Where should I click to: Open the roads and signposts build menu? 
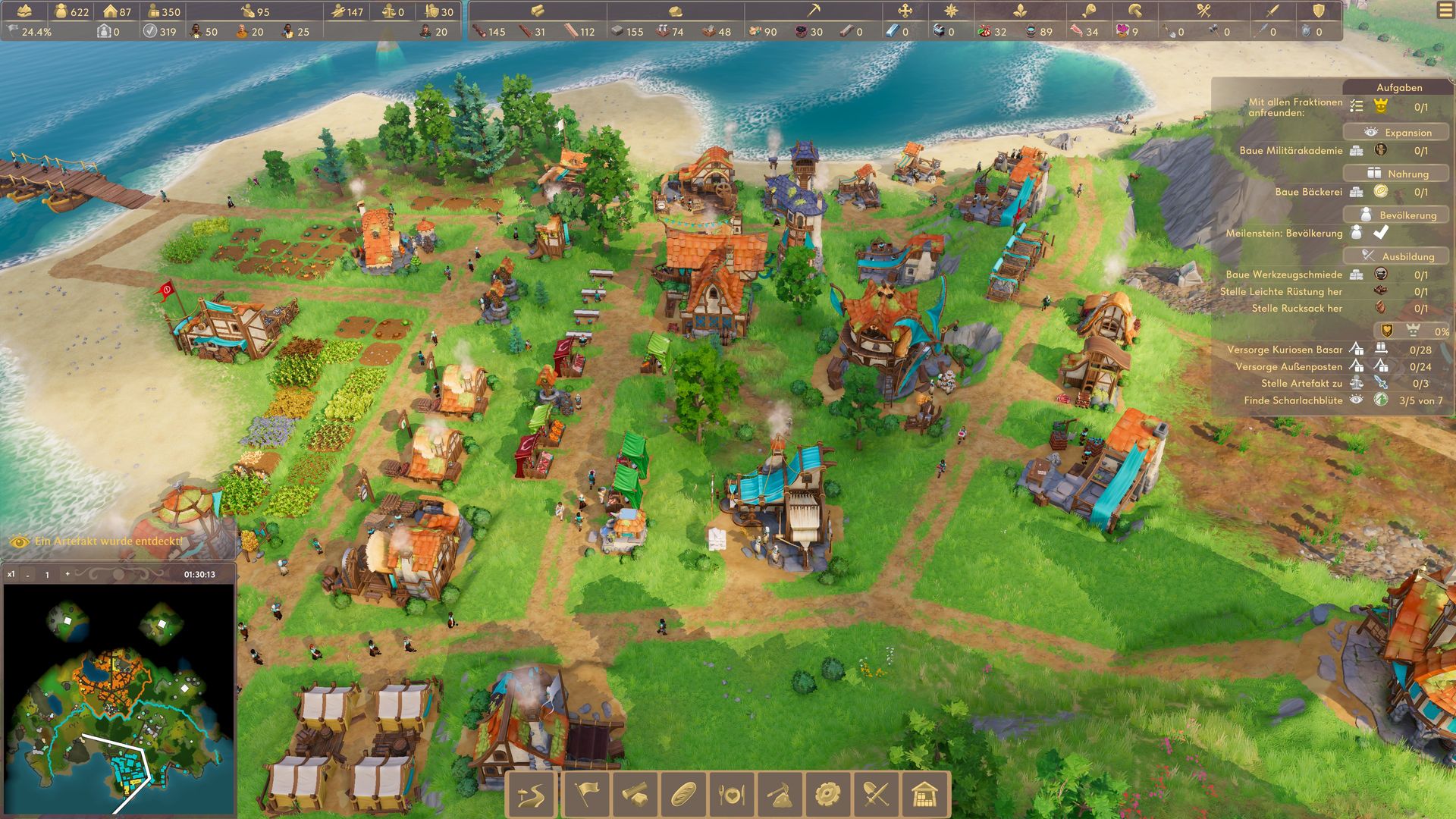532,795
